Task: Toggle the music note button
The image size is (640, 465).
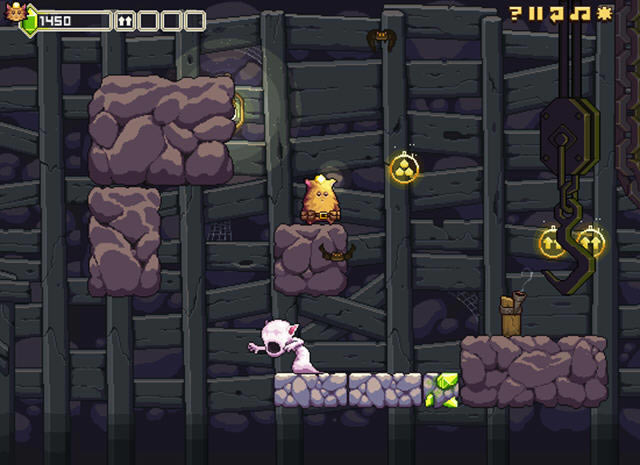Action: point(580,13)
